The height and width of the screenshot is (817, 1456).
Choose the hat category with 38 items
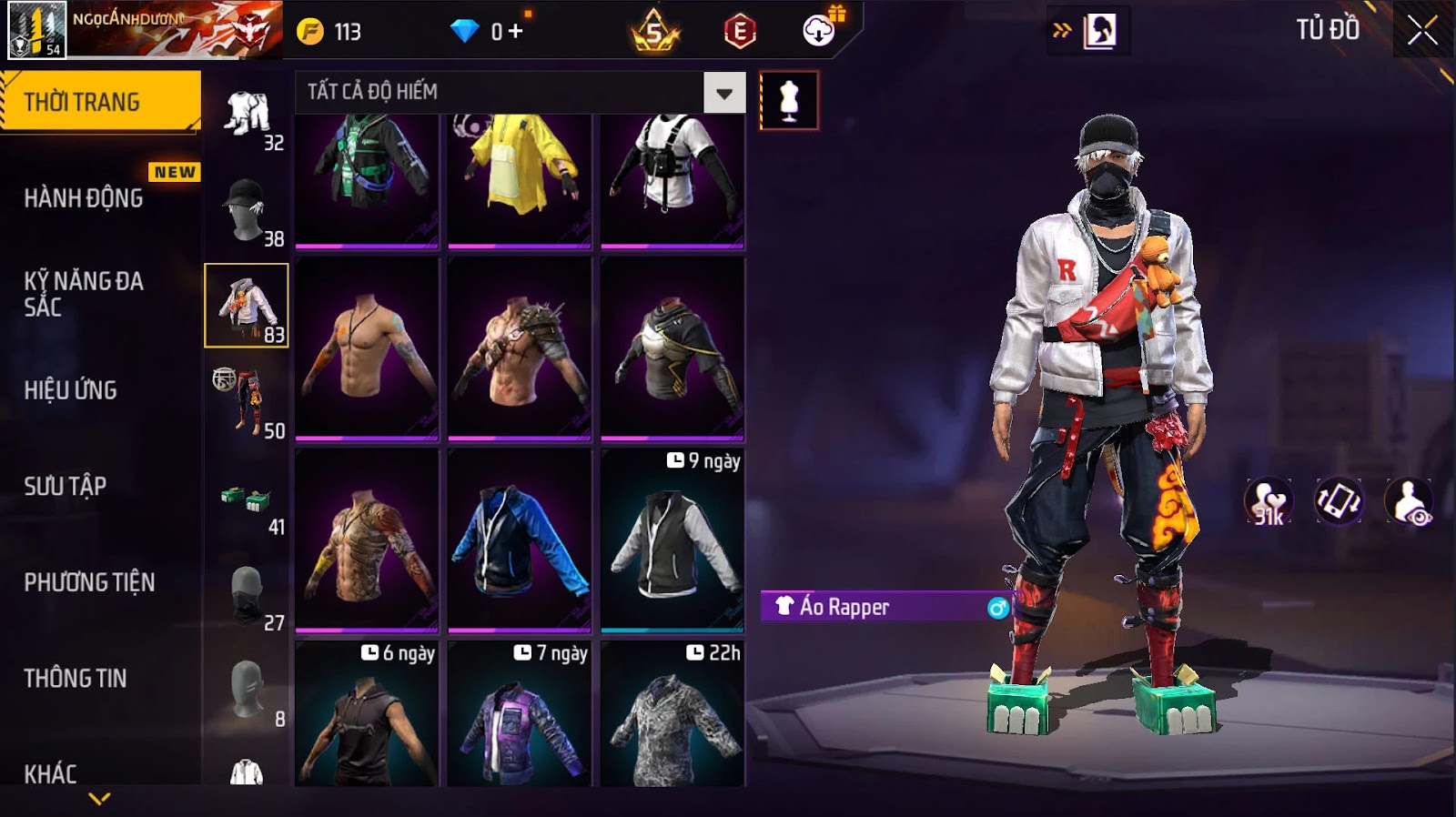click(247, 210)
